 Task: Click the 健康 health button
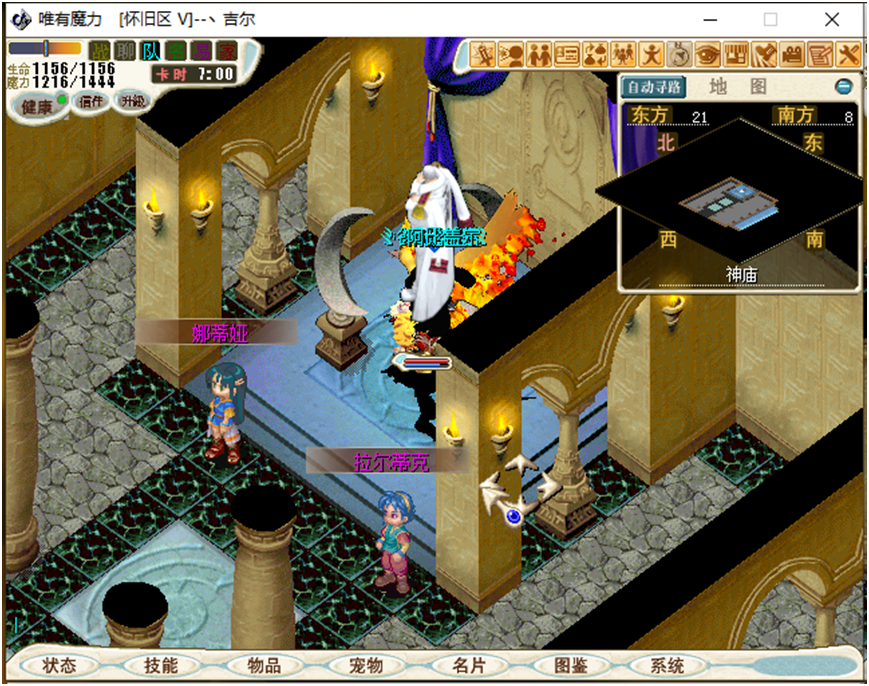click(37, 107)
